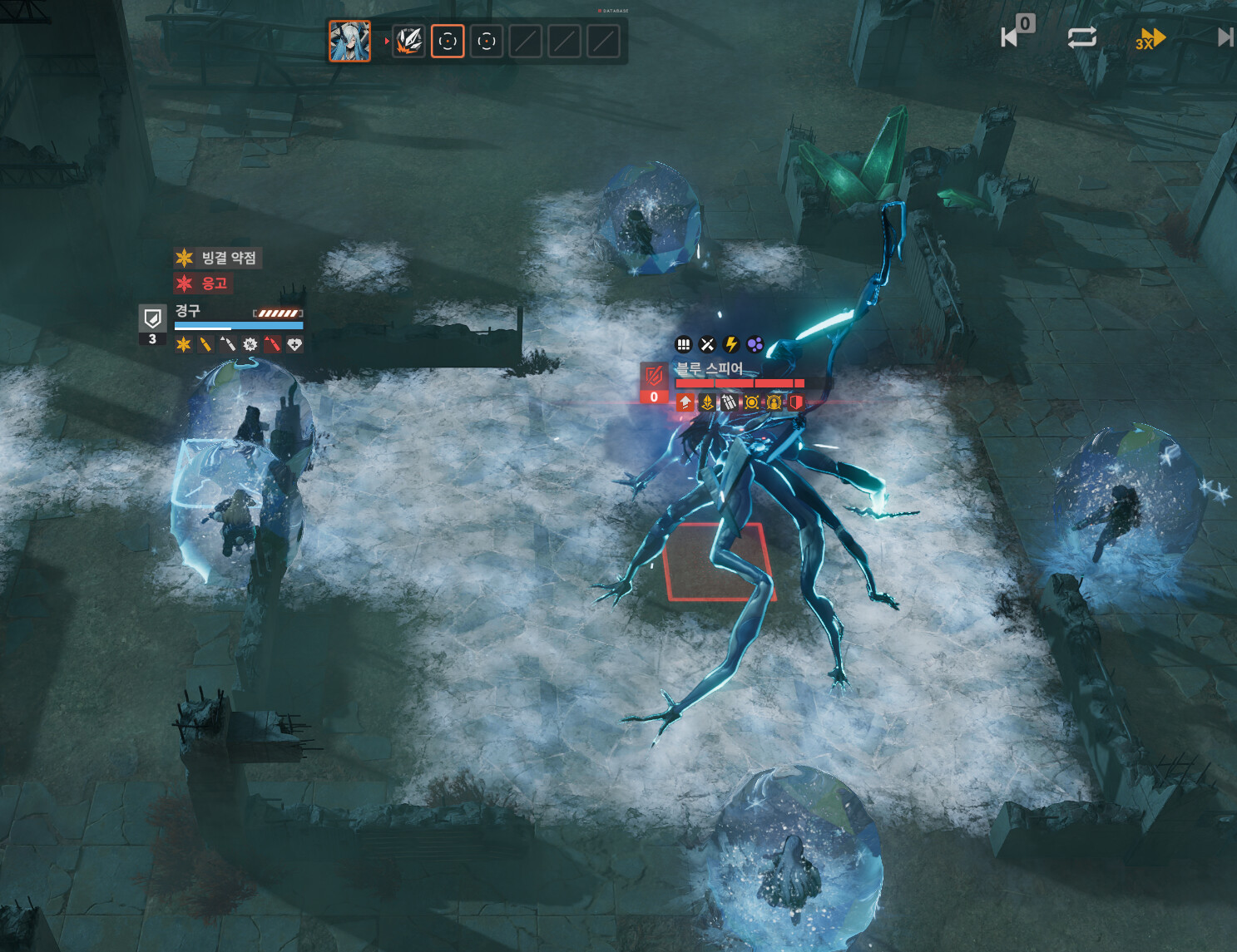
Task: Inspect the percent gear buff on 경구
Action: (x=250, y=344)
